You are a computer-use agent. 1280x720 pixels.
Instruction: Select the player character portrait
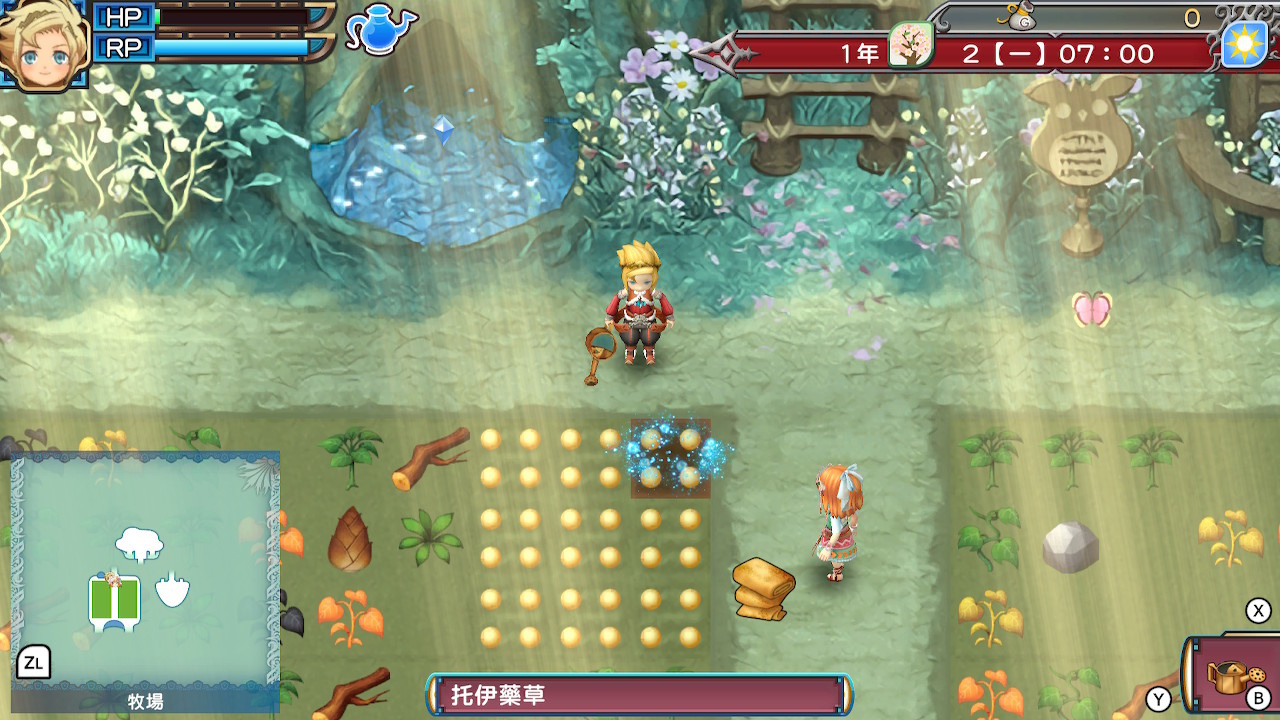(x=44, y=45)
